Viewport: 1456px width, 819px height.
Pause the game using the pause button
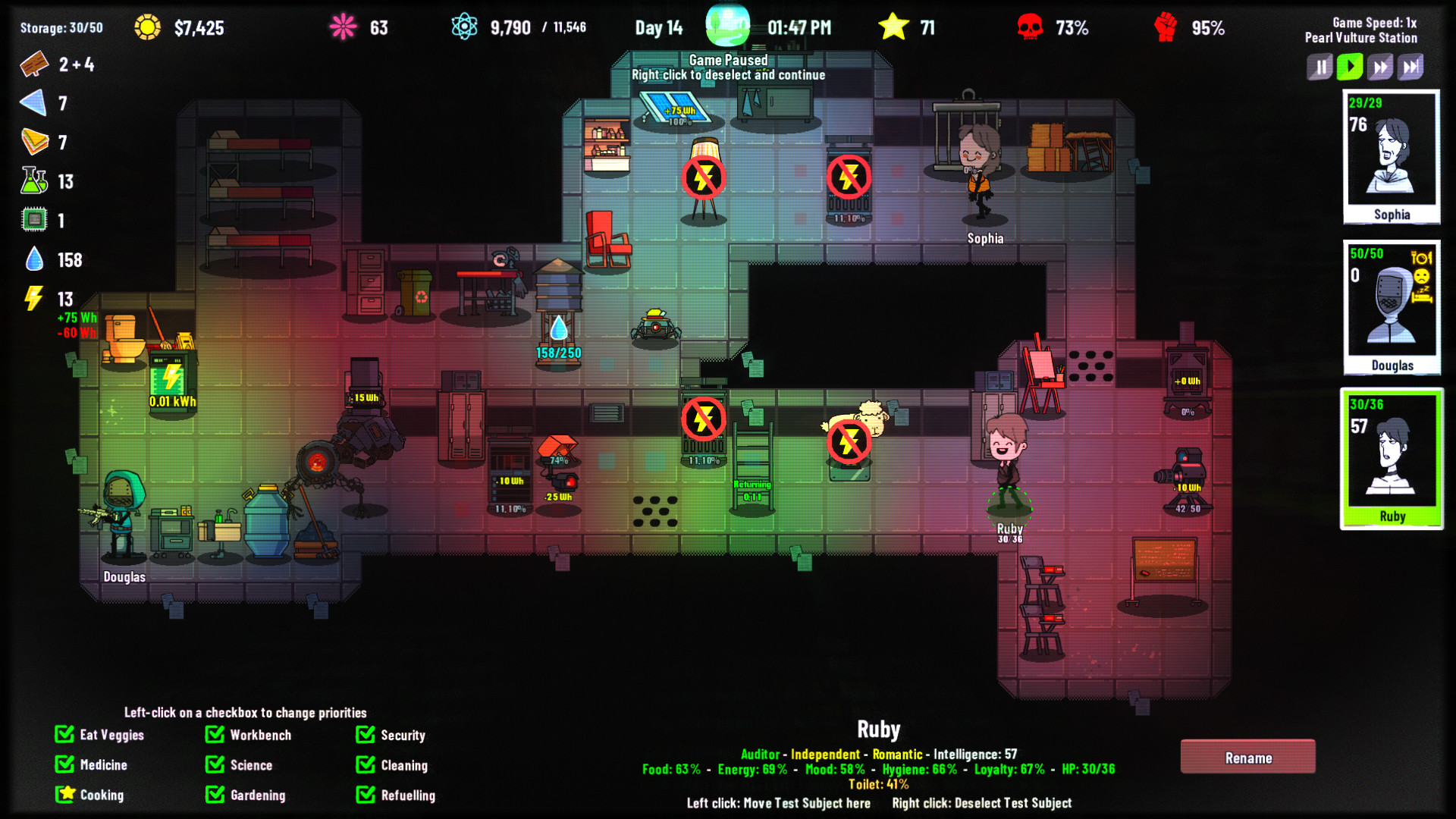(x=1319, y=67)
